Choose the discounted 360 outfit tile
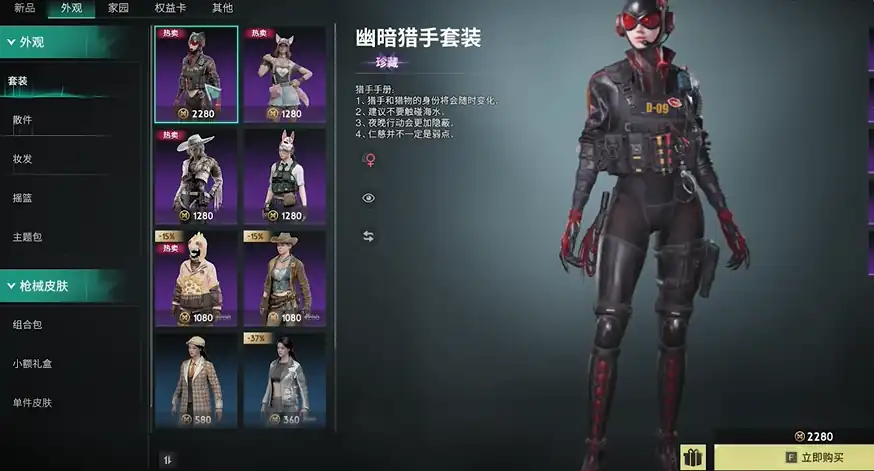This screenshot has height=471, width=874. pyautogui.click(x=284, y=381)
